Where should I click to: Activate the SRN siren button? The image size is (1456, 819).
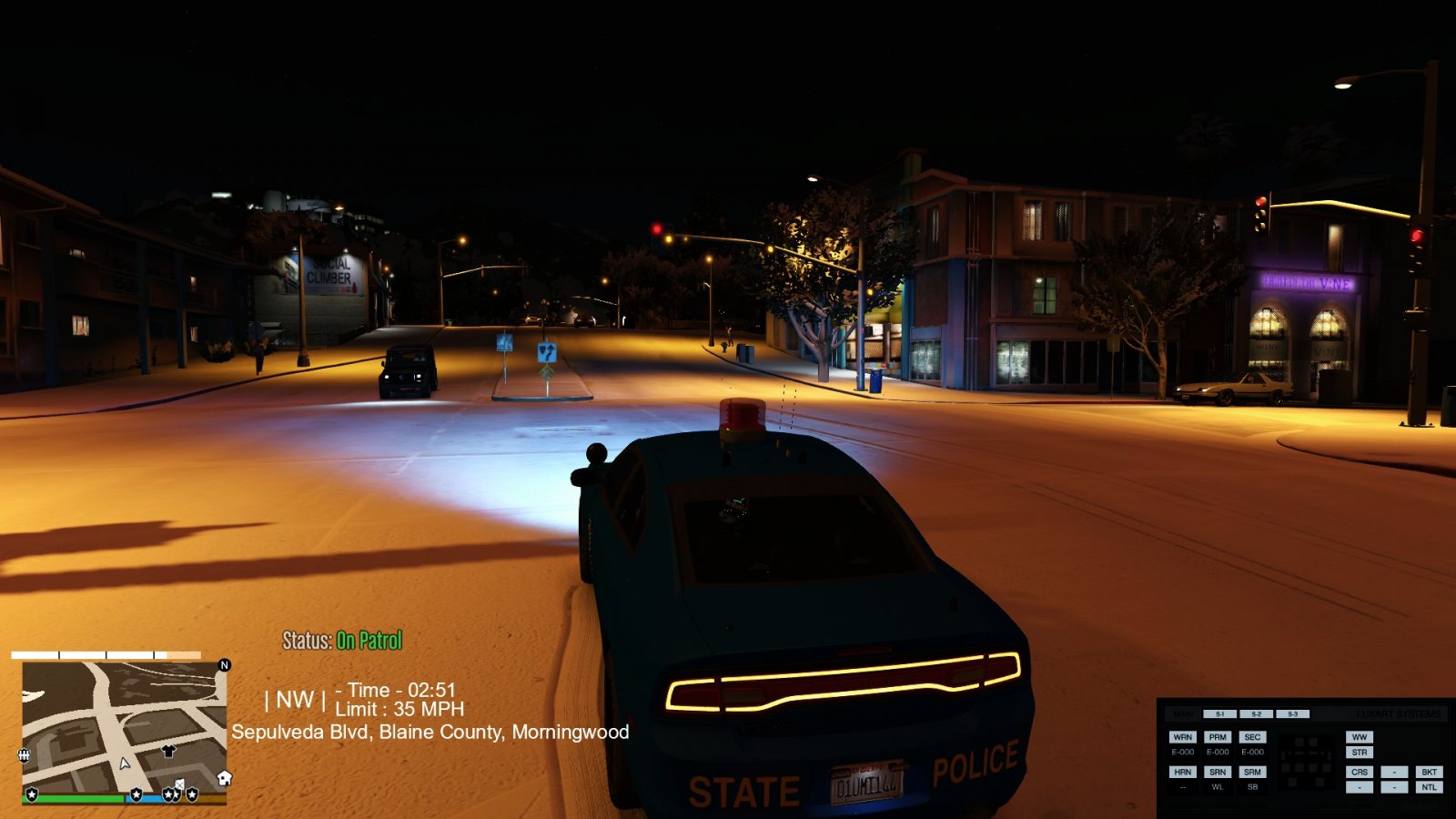(x=1218, y=772)
